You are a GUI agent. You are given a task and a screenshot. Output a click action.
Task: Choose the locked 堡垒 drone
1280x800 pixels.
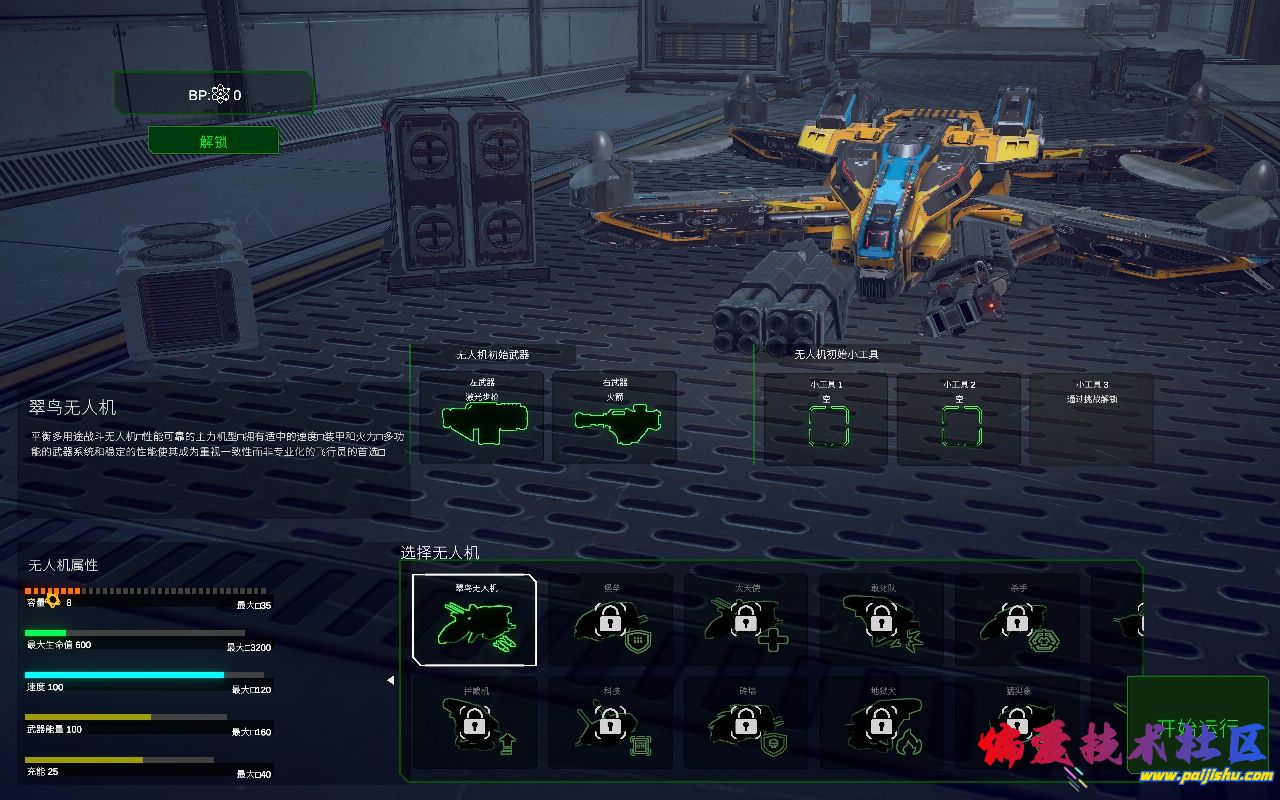610,620
